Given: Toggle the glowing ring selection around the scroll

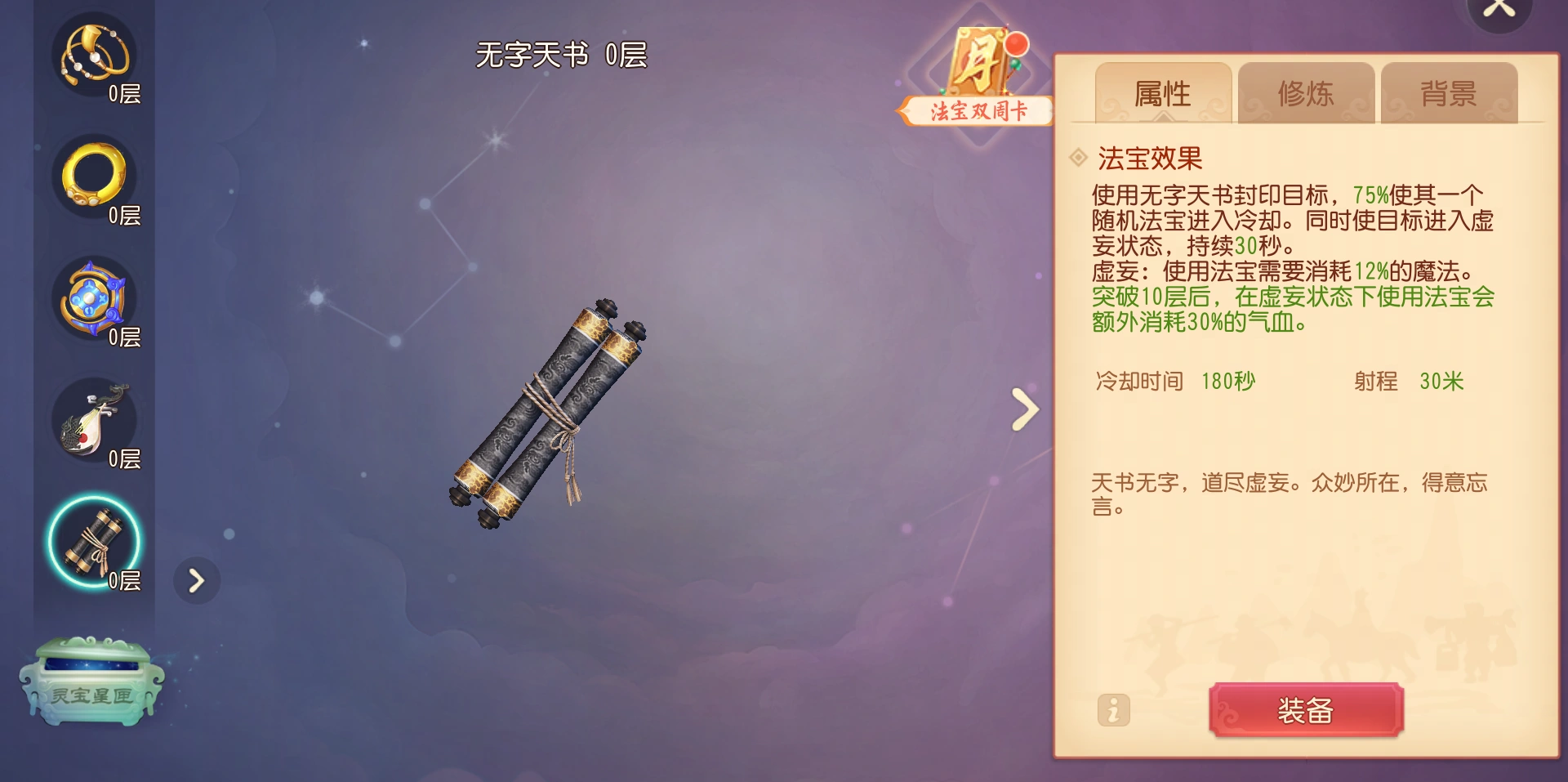Looking at the screenshot, I should click(x=94, y=542).
